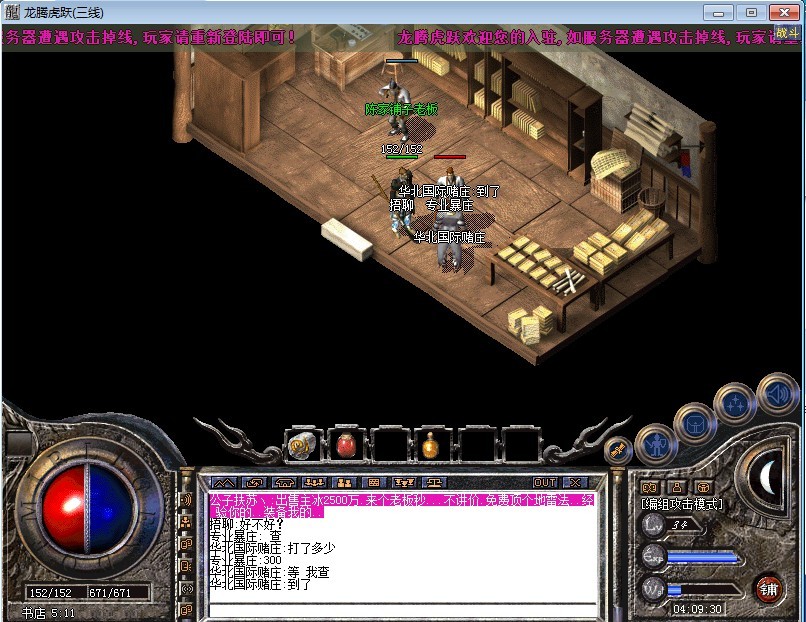Open the red 铺 shop button
The height and width of the screenshot is (622, 806).
pos(769,586)
